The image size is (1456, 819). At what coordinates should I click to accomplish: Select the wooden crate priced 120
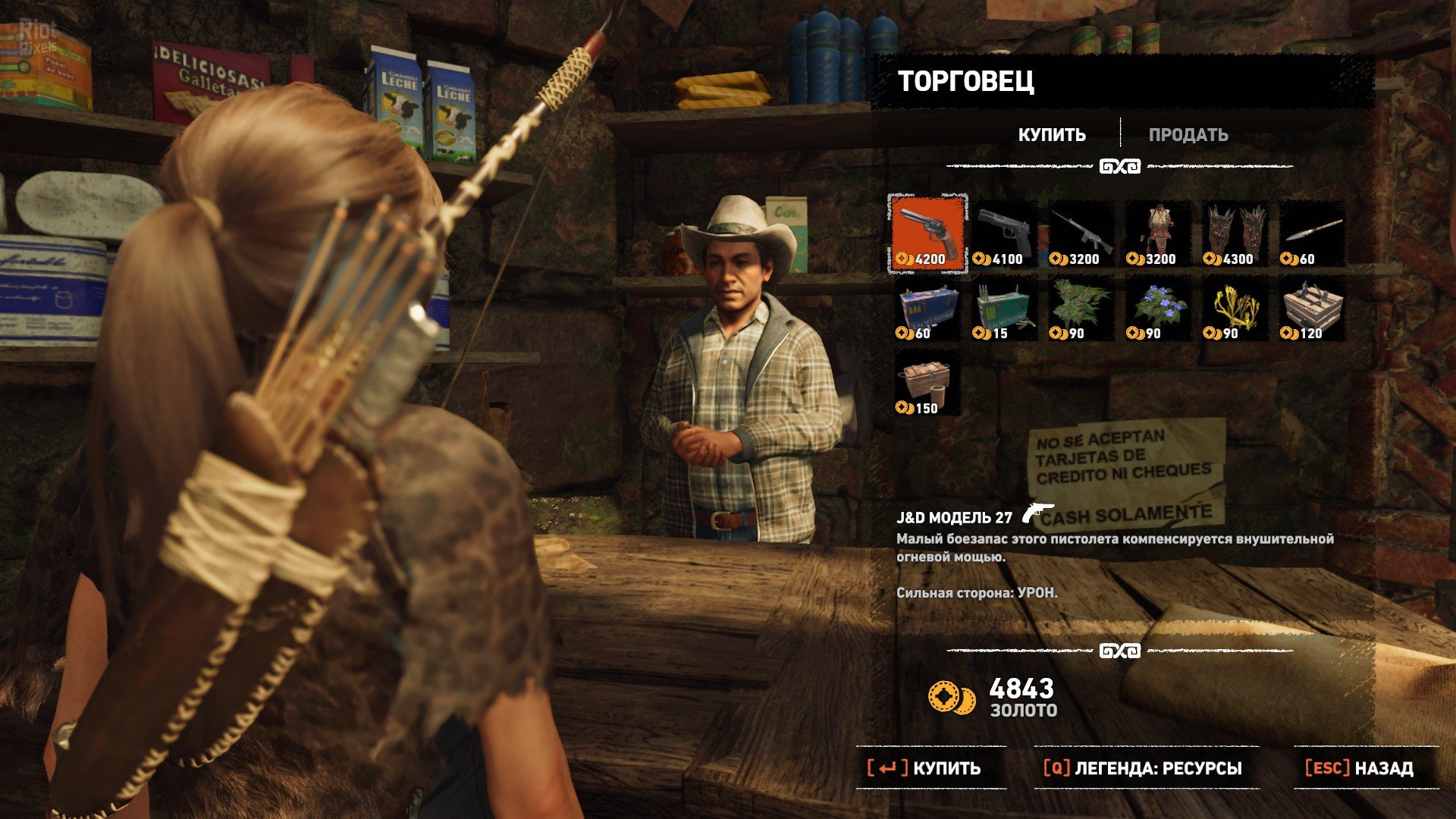[1312, 308]
